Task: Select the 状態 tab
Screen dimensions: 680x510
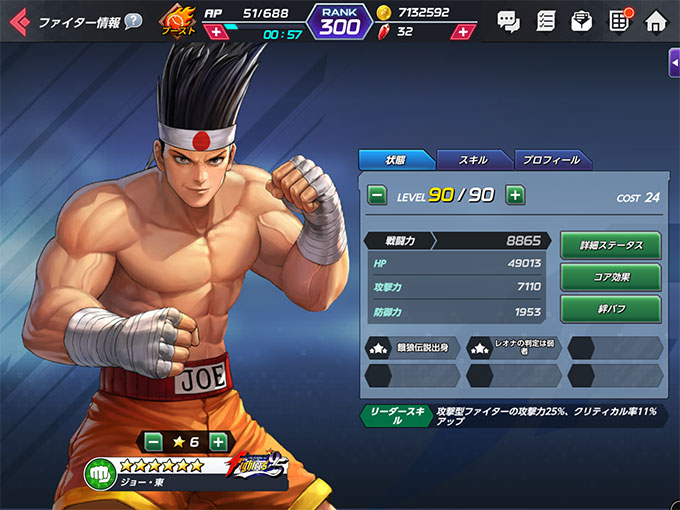Action: point(397,160)
